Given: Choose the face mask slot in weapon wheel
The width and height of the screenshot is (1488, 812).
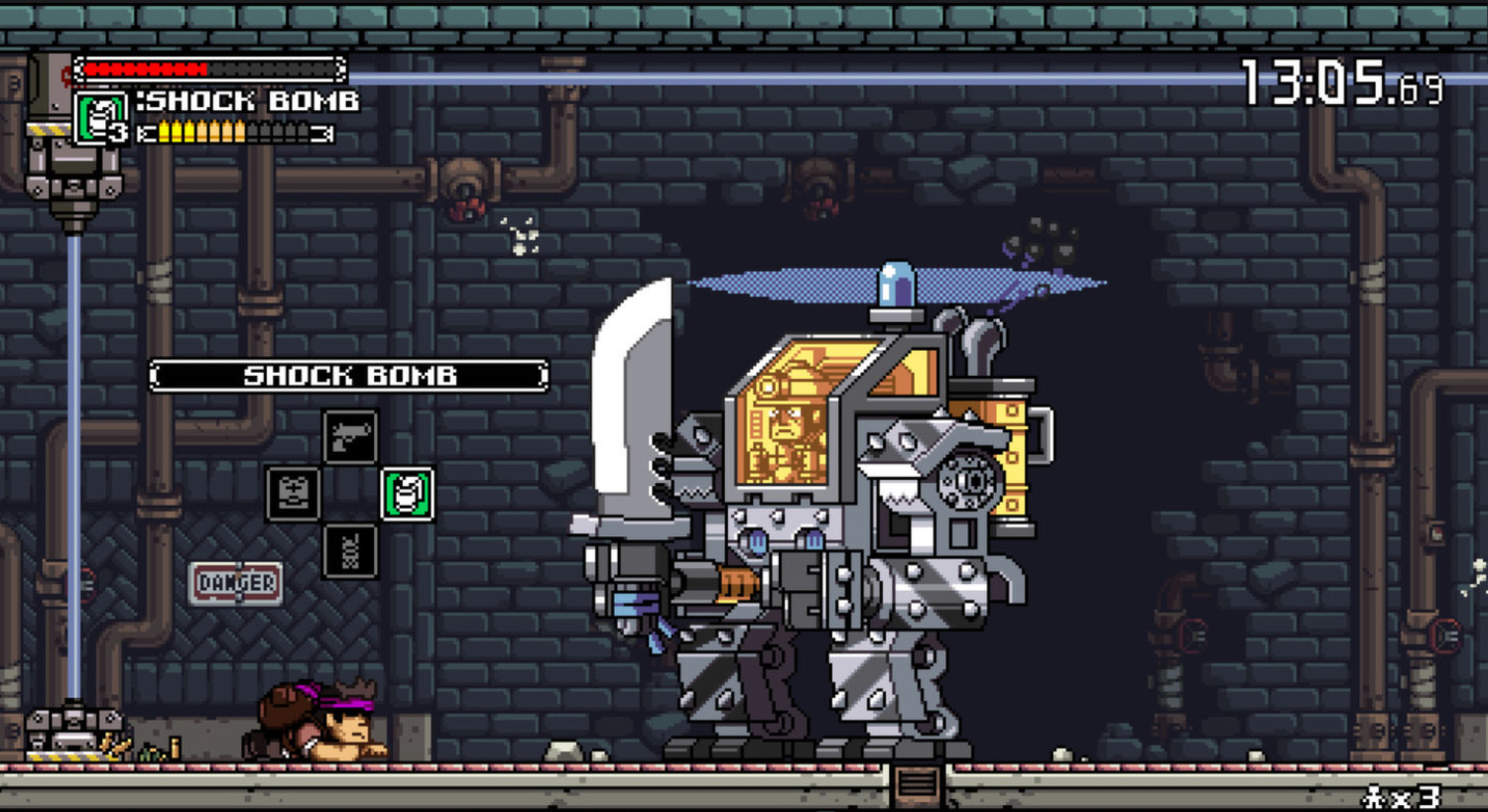Looking at the screenshot, I should pos(293,494).
